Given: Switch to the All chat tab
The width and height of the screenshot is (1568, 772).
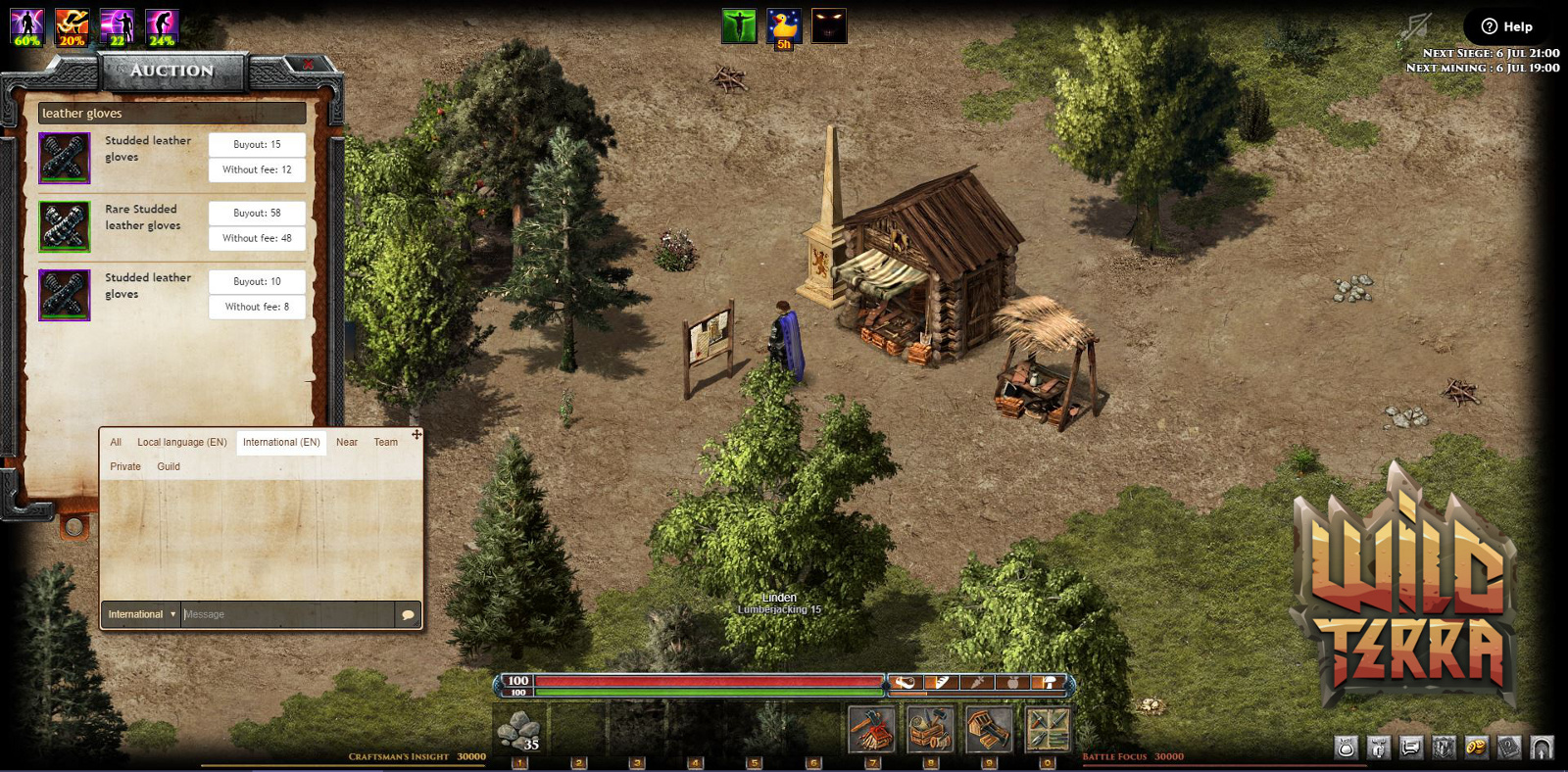Looking at the screenshot, I should coord(116,442).
